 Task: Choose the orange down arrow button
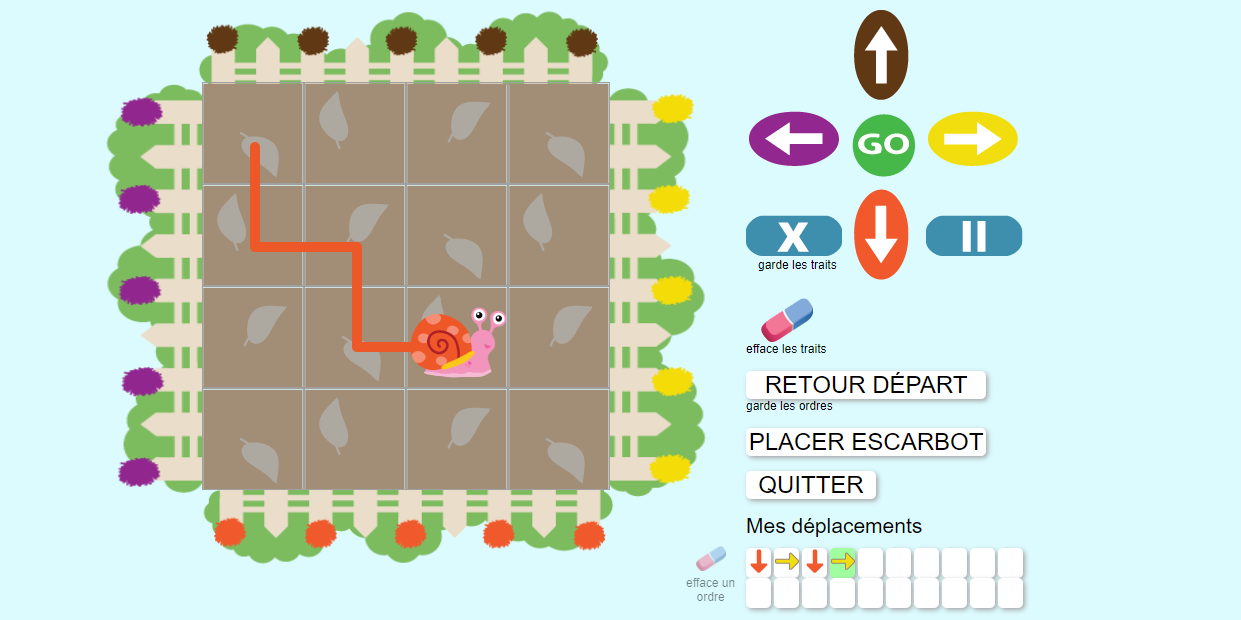(881, 235)
